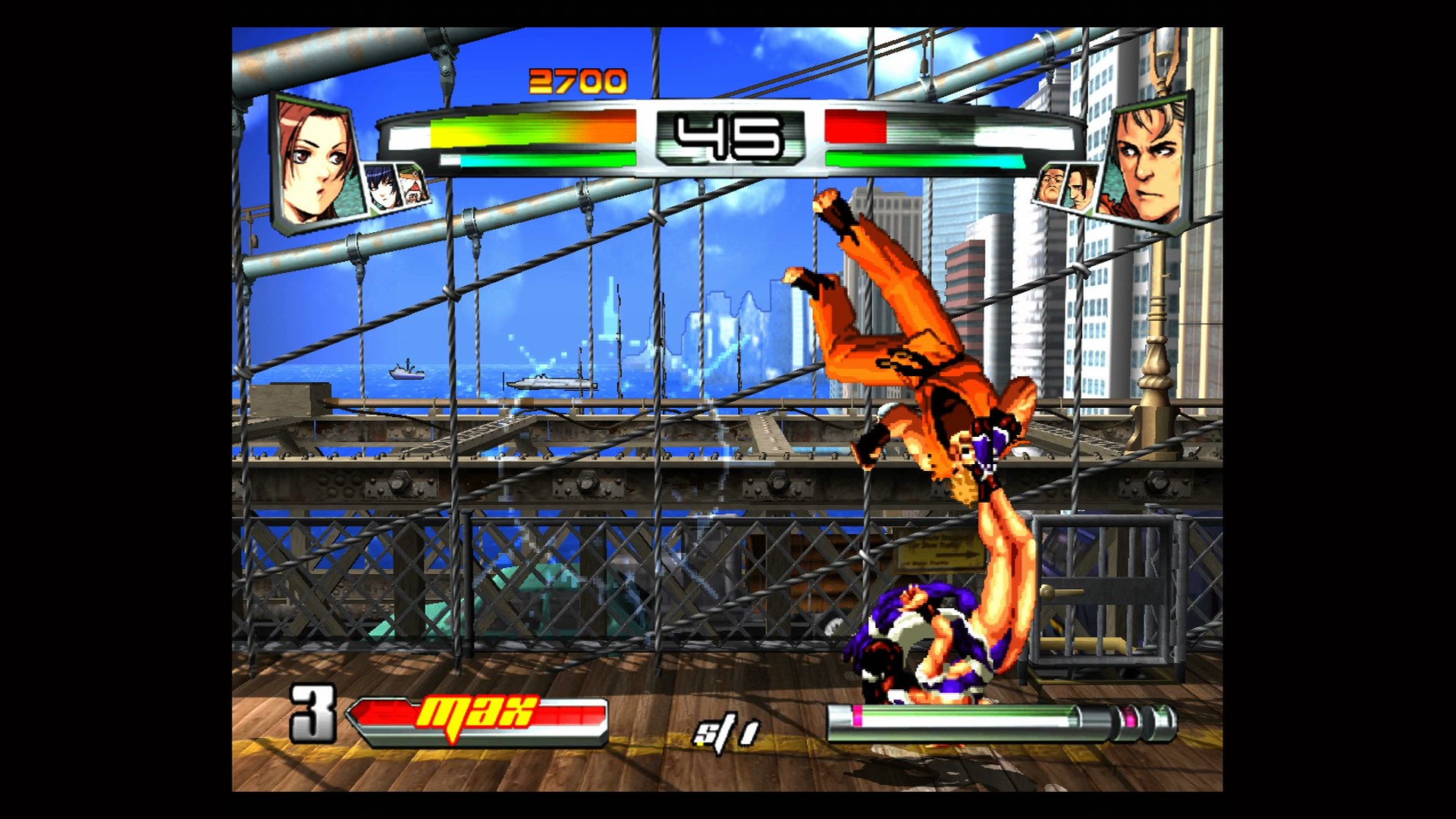
Task: Select the brown-haired teammate portrait near opponent's panel
Action: (1081, 189)
